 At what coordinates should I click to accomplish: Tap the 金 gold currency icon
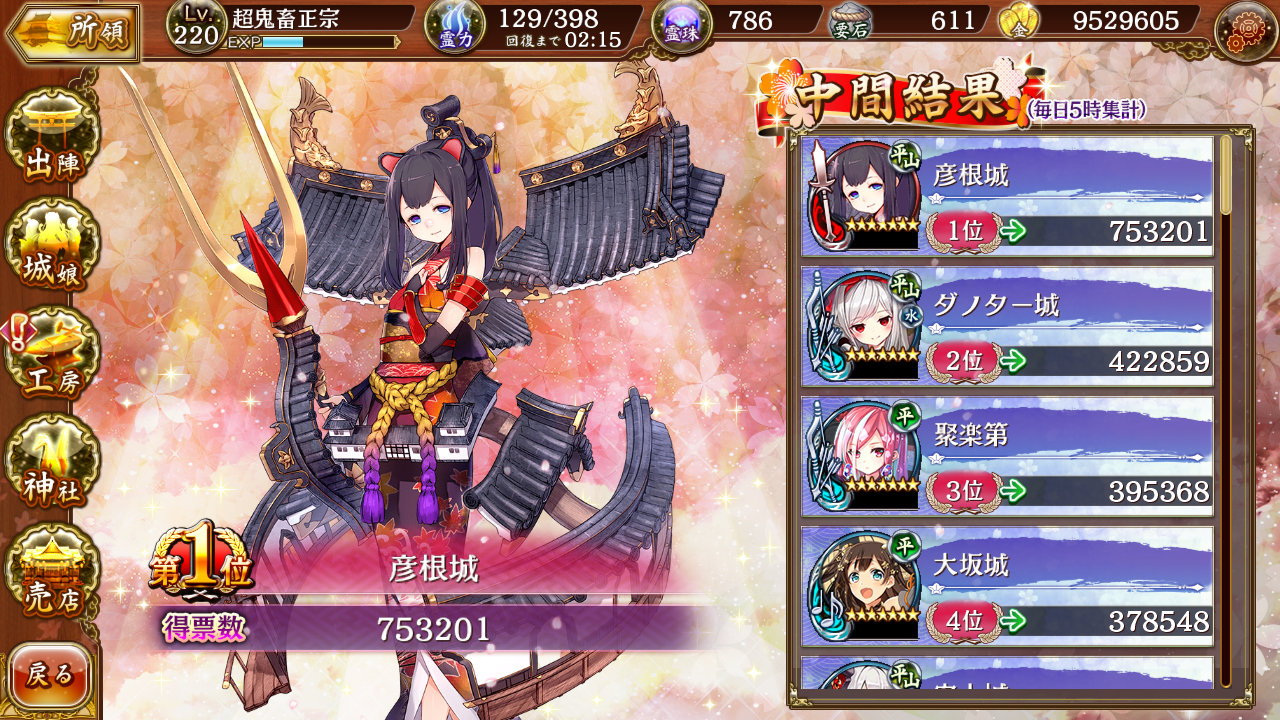click(1018, 22)
